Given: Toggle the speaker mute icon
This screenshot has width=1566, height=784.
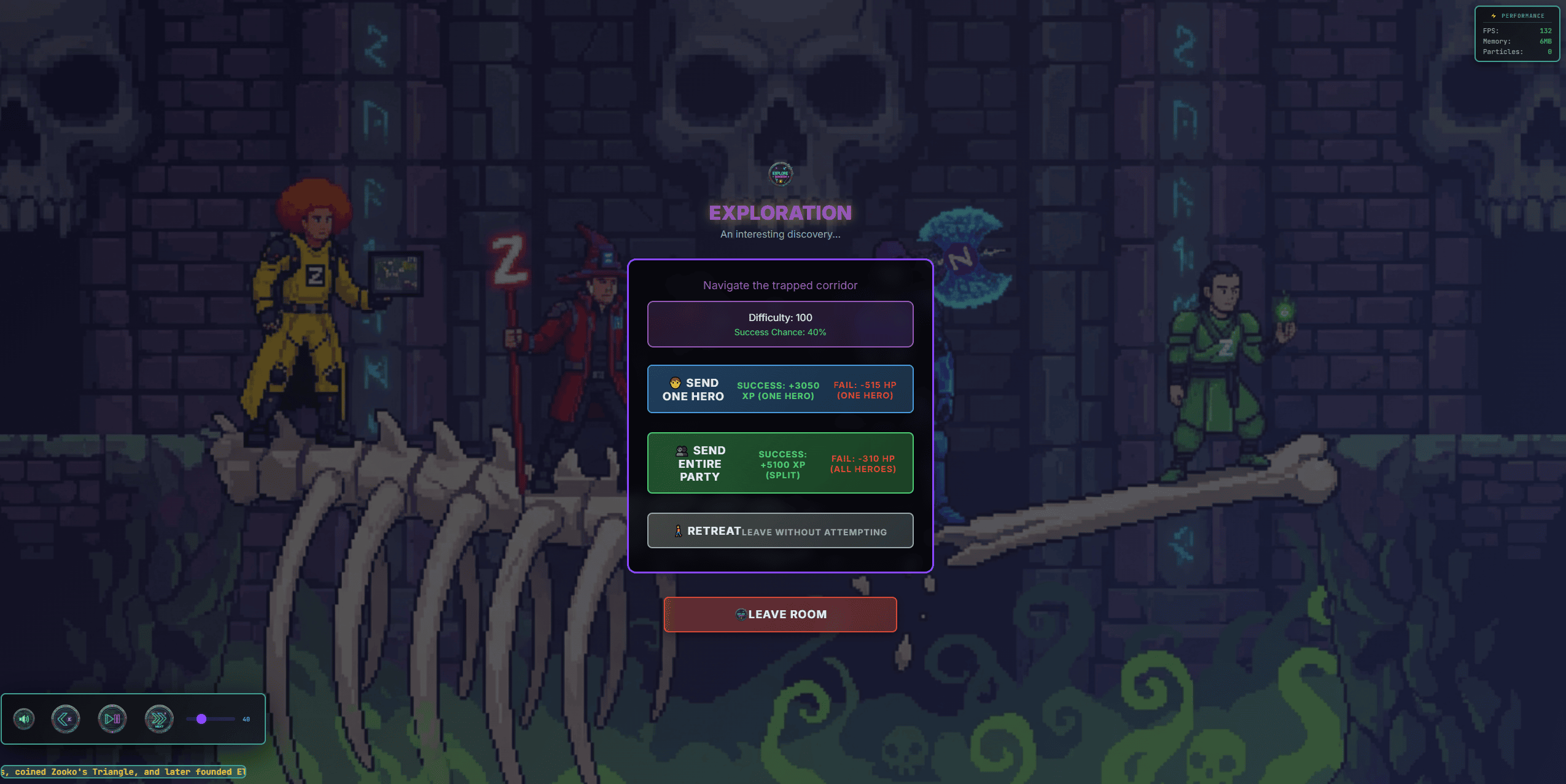Looking at the screenshot, I should 24,719.
